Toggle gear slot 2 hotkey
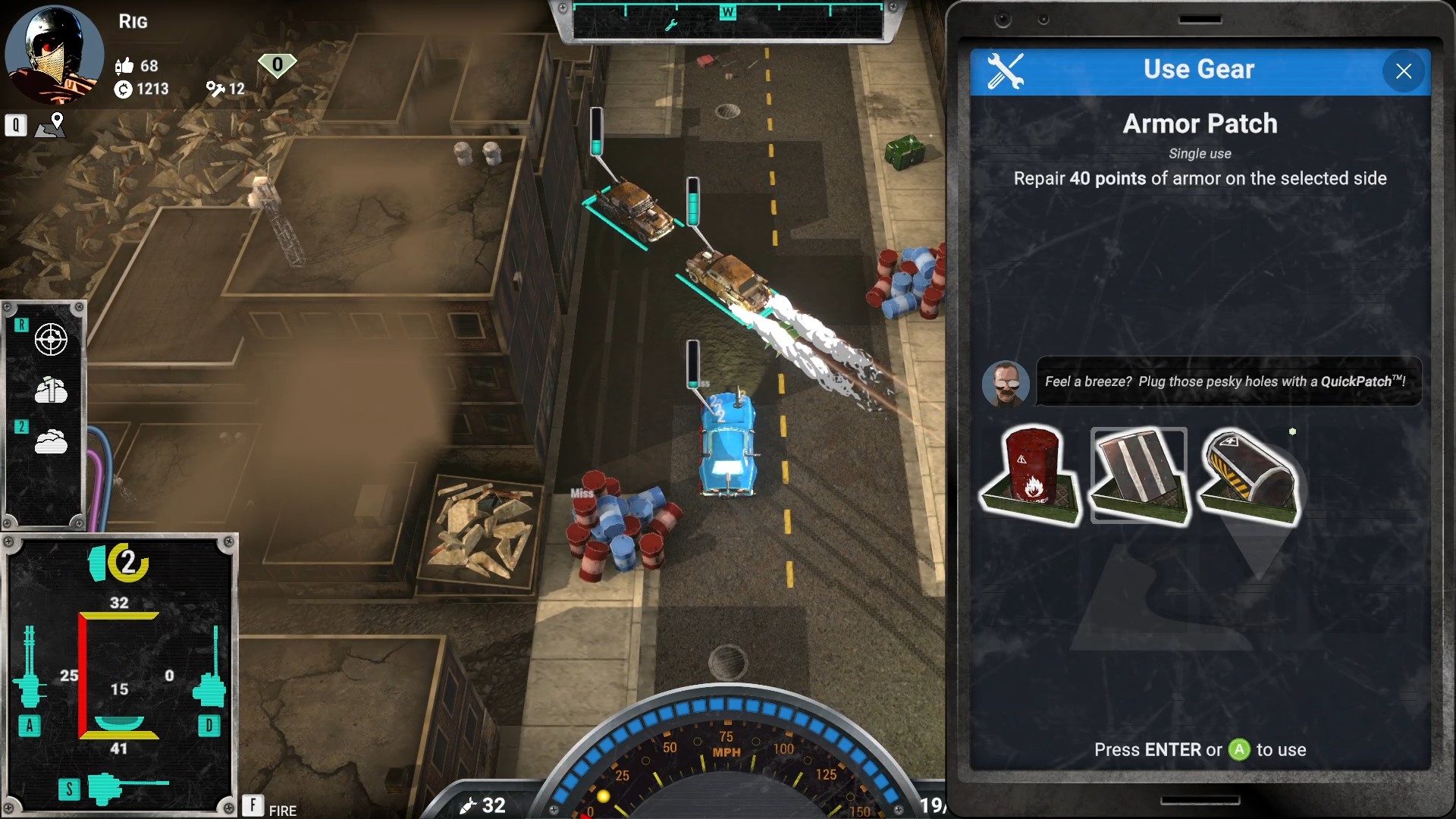1456x819 pixels. (x=21, y=427)
